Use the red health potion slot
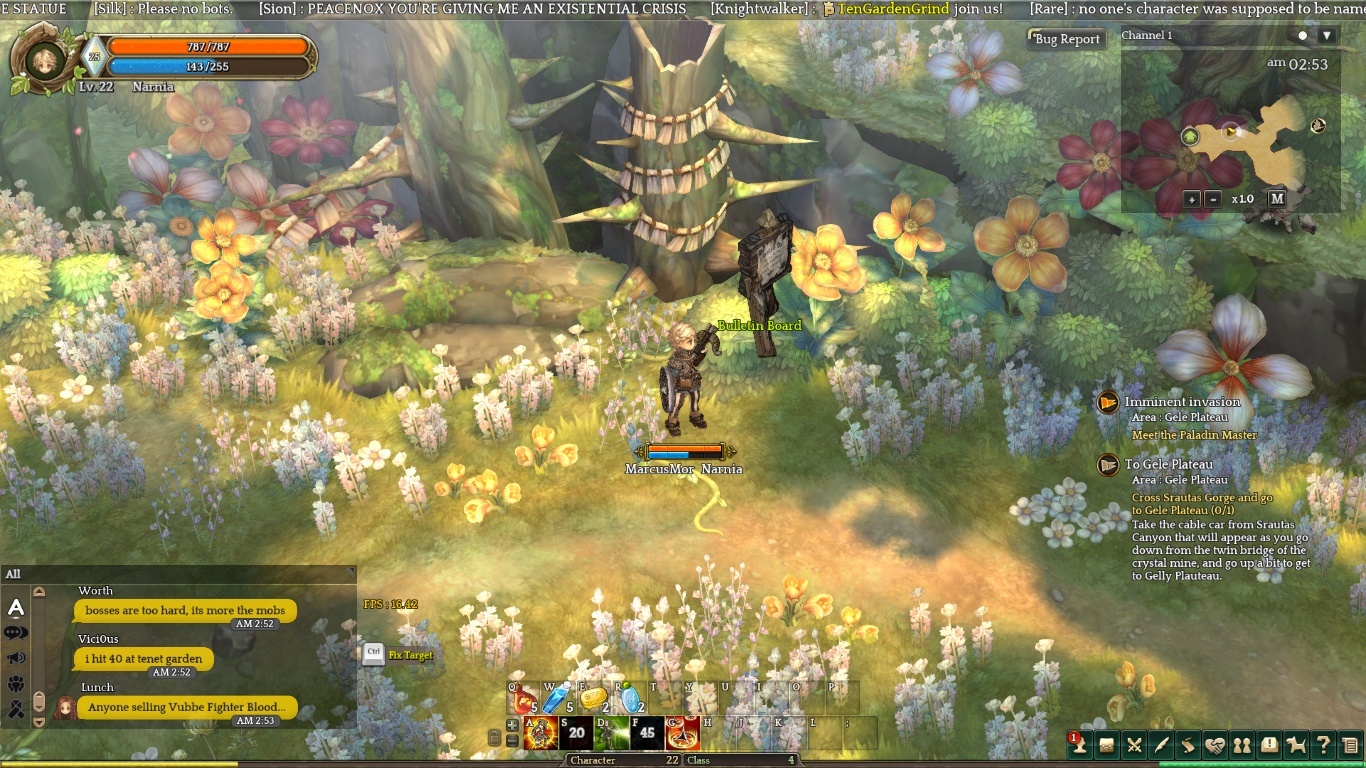 point(524,697)
